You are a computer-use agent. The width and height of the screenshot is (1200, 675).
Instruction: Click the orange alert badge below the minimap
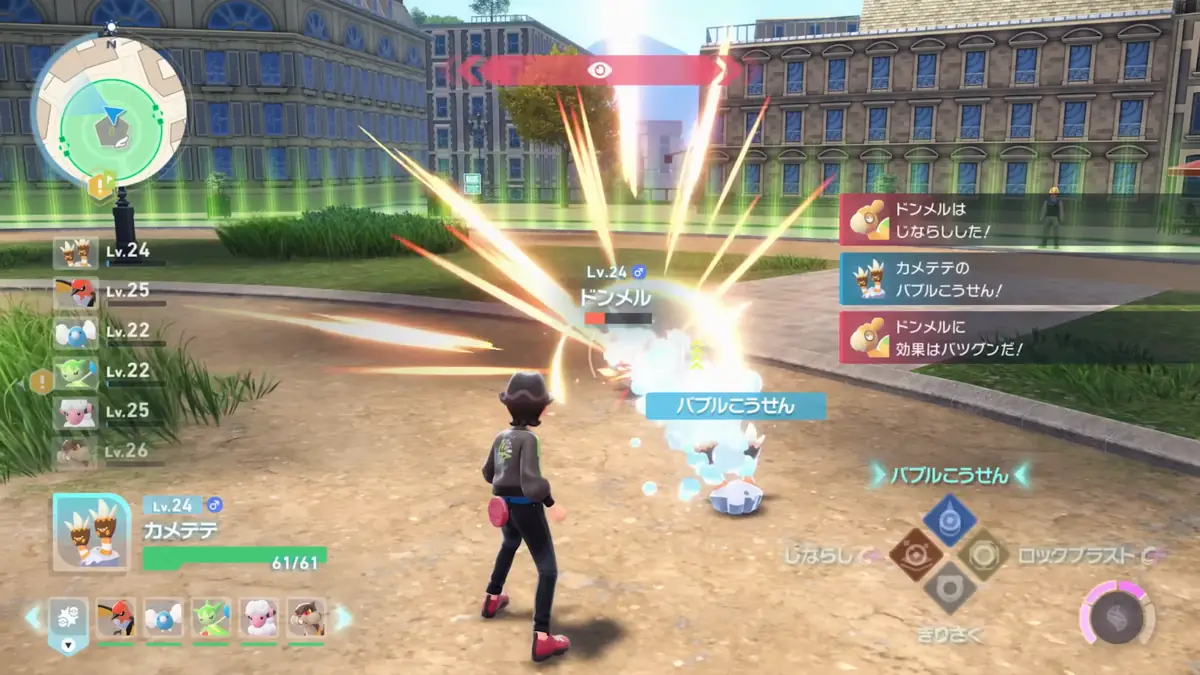[102, 186]
